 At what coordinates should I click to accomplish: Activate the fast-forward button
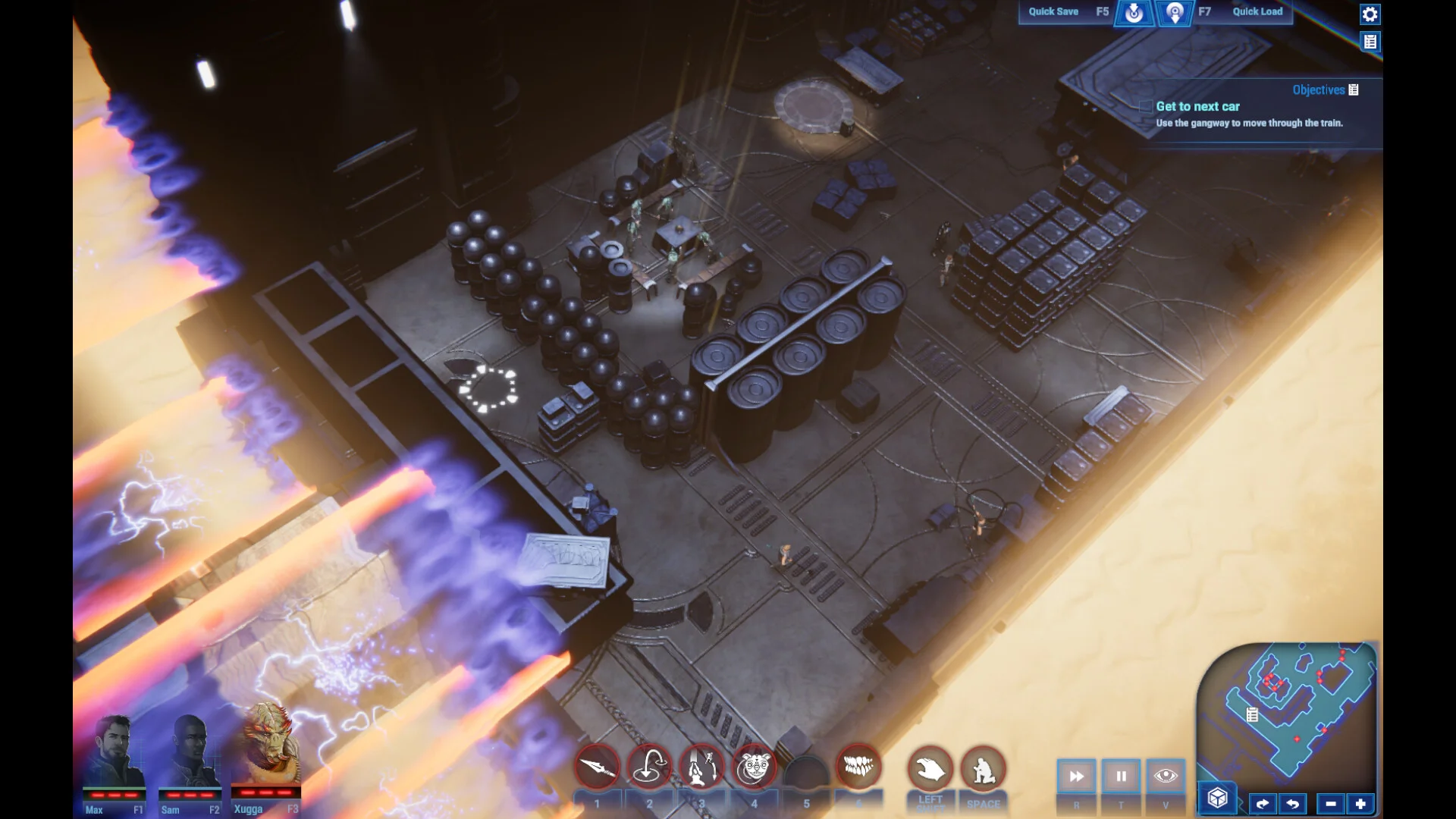(x=1076, y=777)
